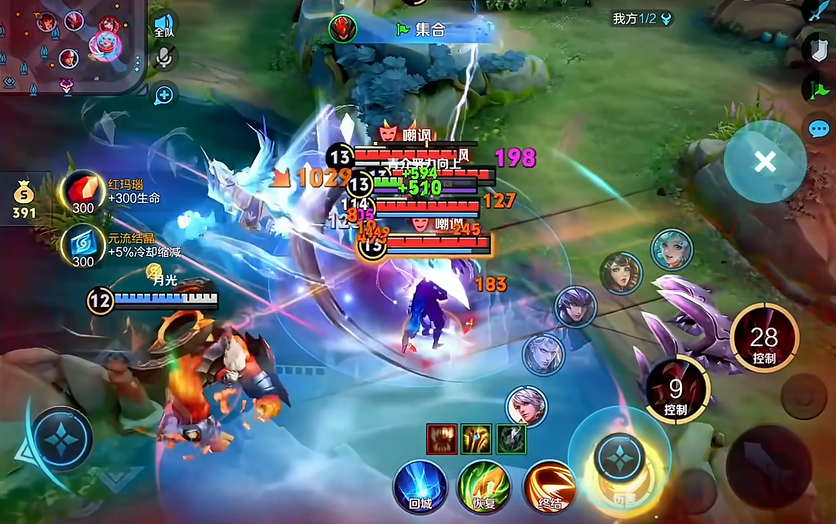Image resolution: width=836 pixels, height=524 pixels.
Task: Send the shield retreat signal
Action: [819, 49]
